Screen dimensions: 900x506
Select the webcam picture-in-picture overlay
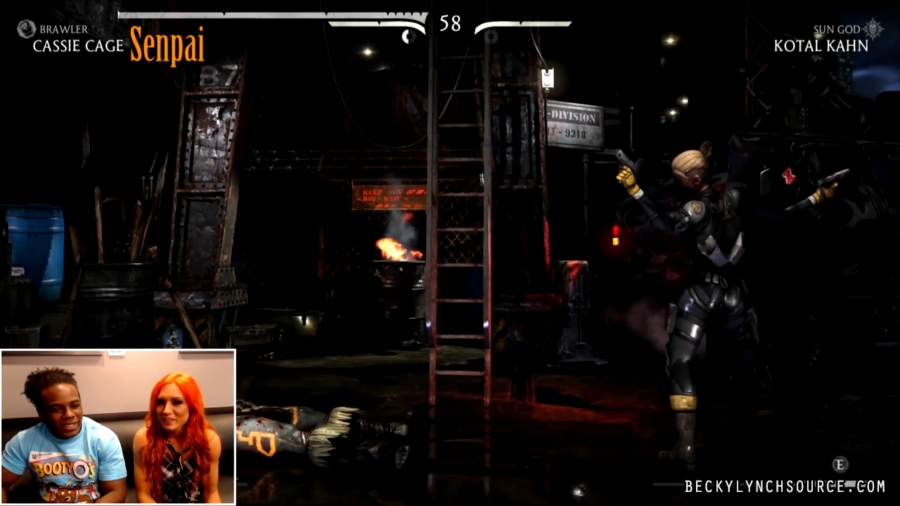(118, 426)
